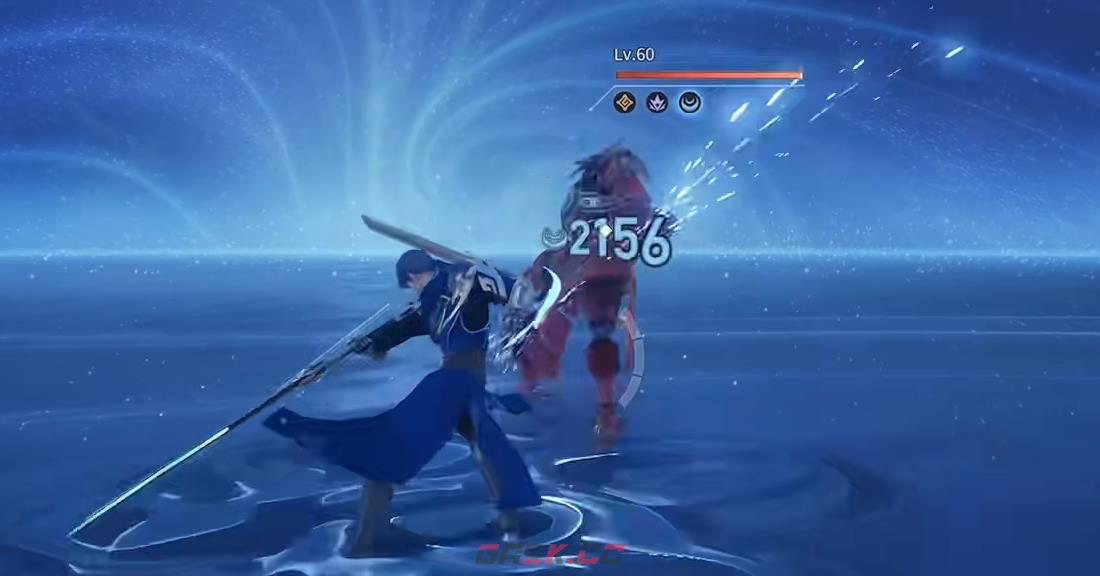The height and width of the screenshot is (576, 1100).
Task: Select the crescent moon status icon
Action: click(x=690, y=102)
